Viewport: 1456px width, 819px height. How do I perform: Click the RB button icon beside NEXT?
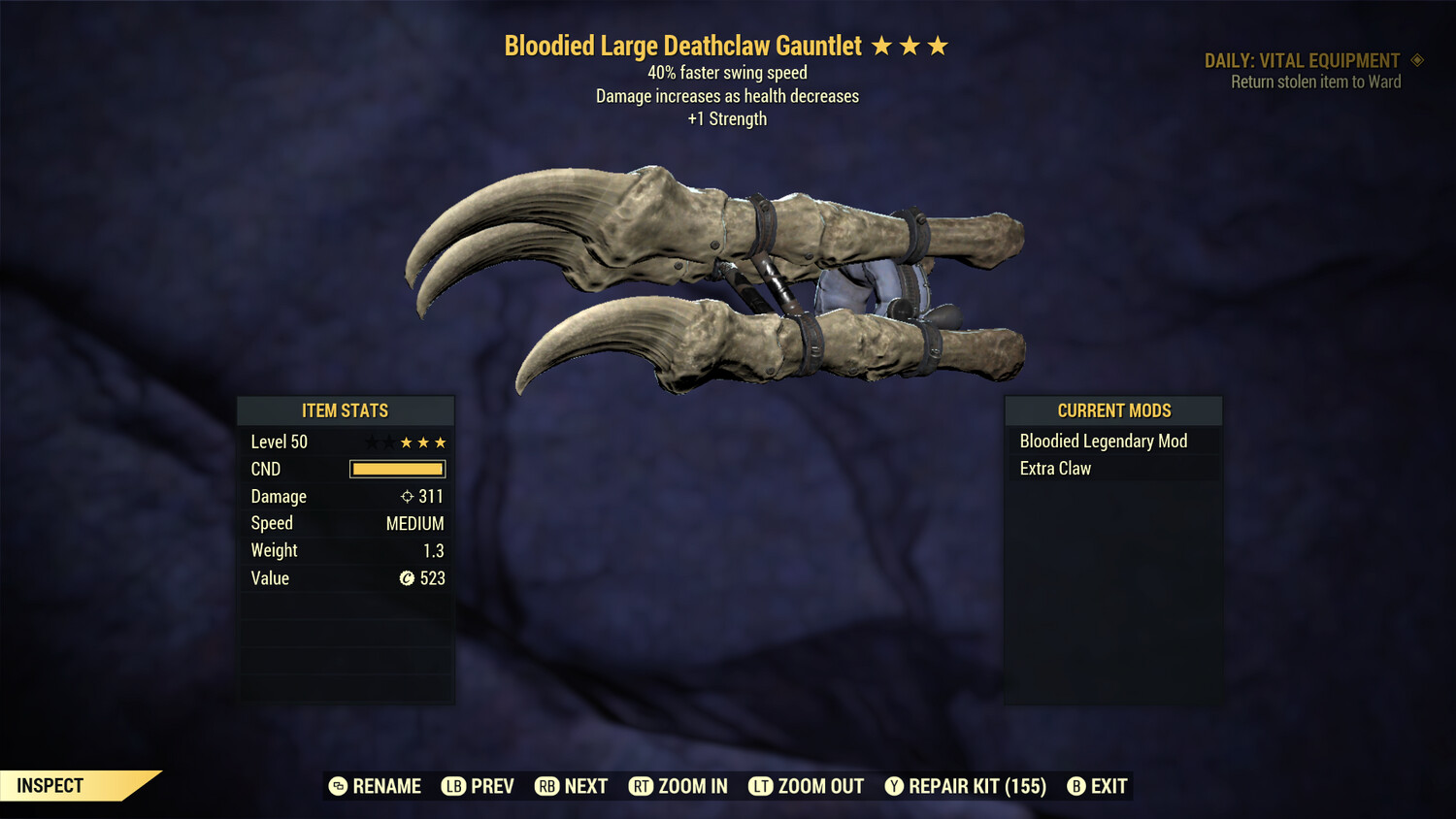coord(546,786)
